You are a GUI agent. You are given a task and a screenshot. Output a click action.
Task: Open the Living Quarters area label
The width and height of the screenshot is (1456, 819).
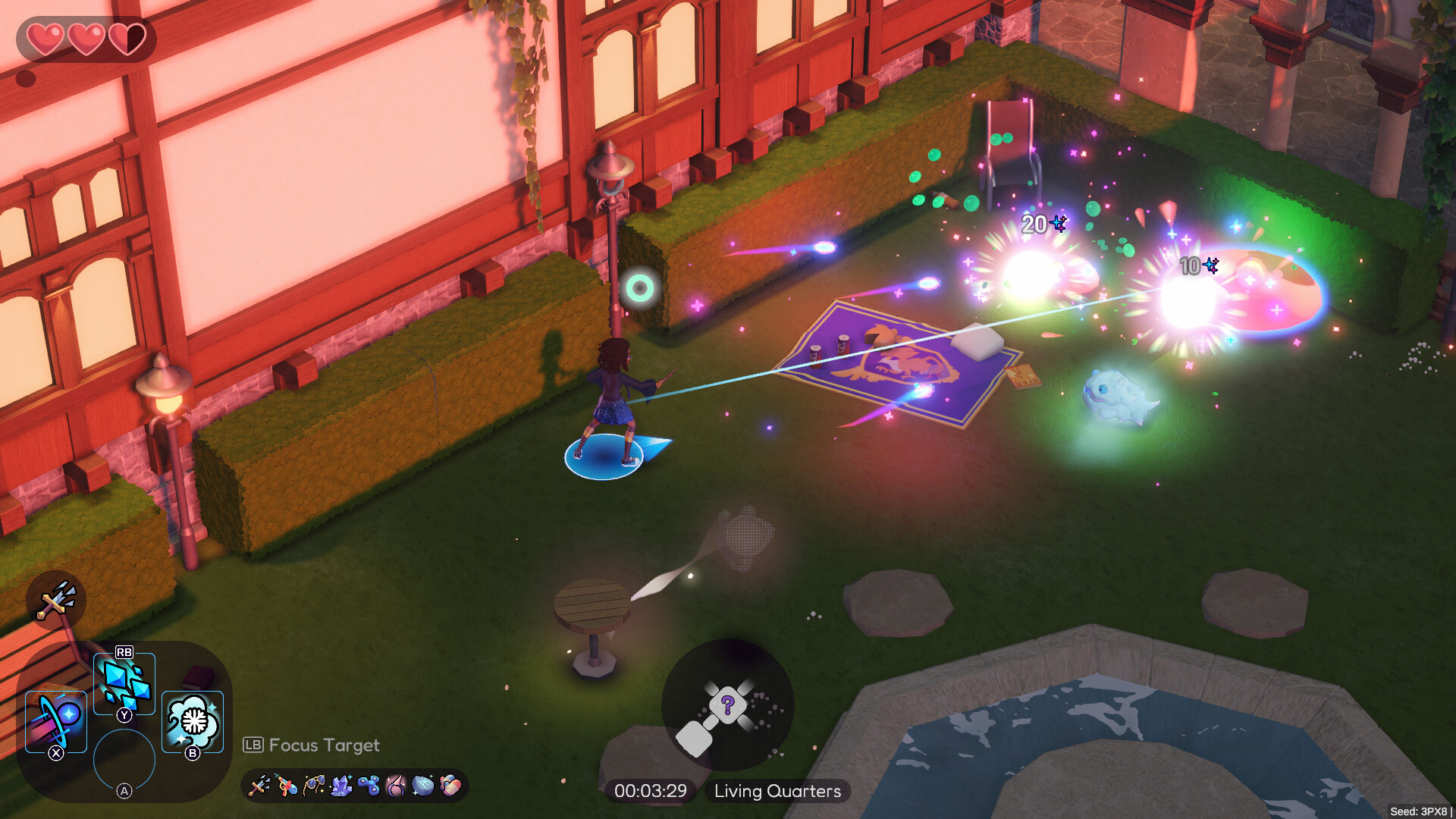click(x=776, y=791)
